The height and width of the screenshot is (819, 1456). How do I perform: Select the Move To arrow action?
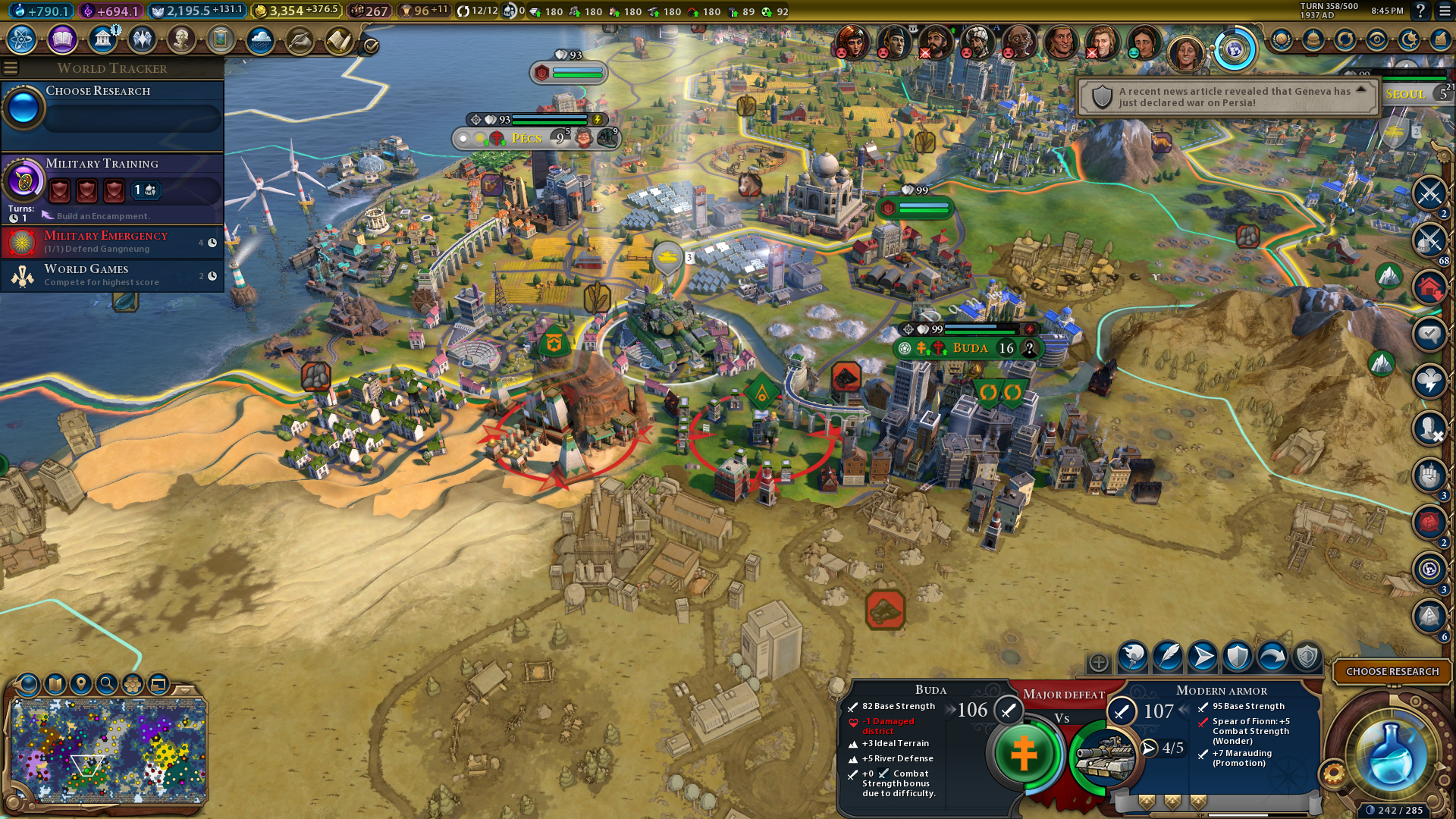[1202, 657]
